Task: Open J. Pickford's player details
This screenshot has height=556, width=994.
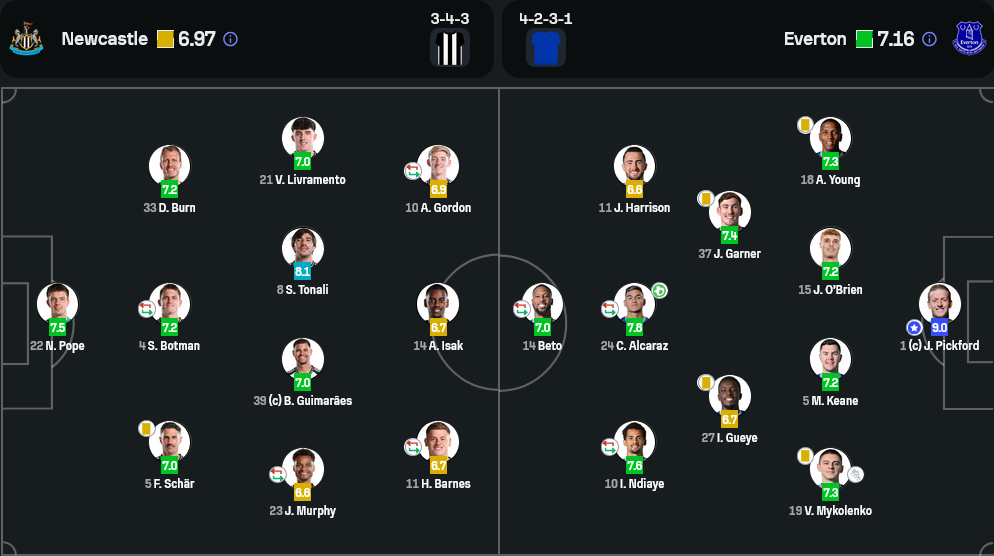Action: [939, 304]
